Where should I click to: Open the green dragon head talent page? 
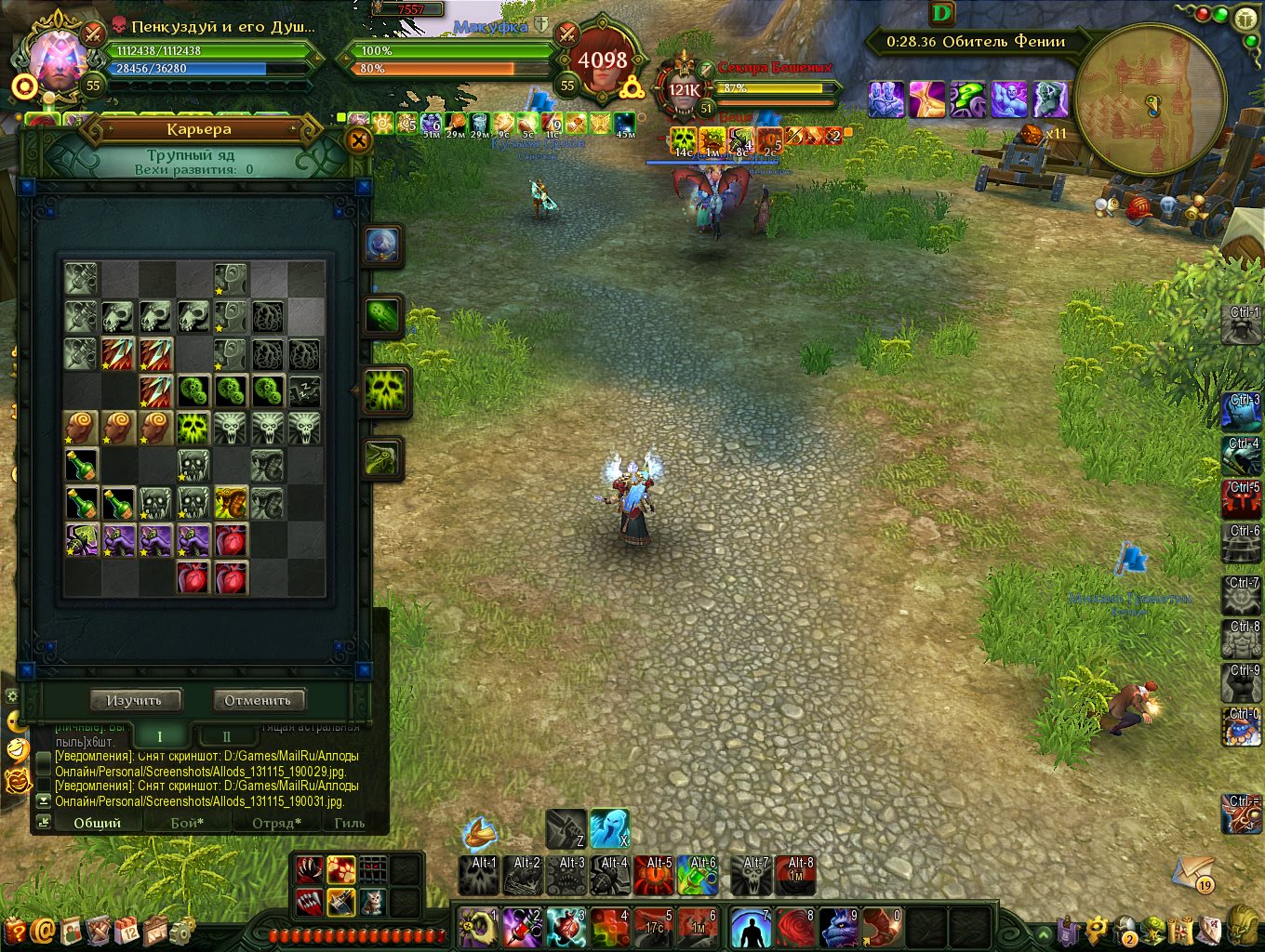382,458
